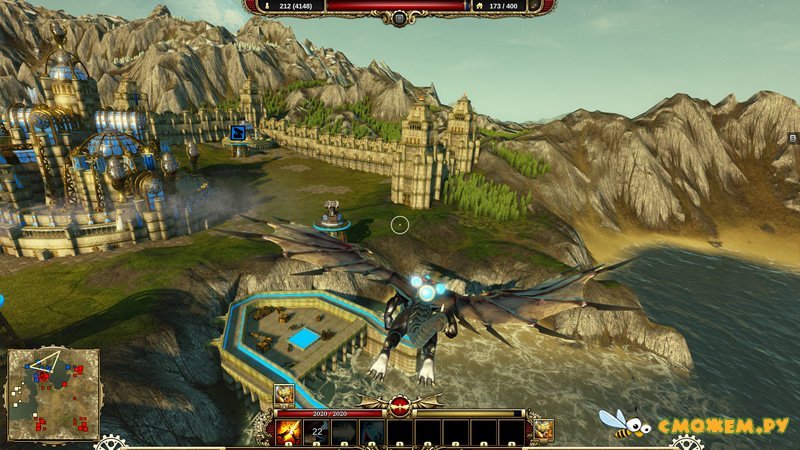
Task: Use the ability slot showing number 22
Action: [316, 431]
